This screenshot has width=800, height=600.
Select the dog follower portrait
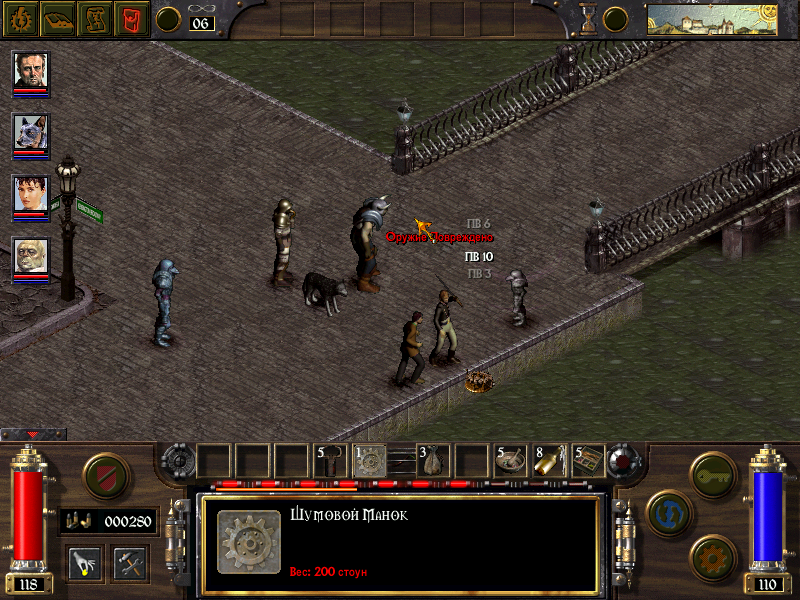(30, 133)
